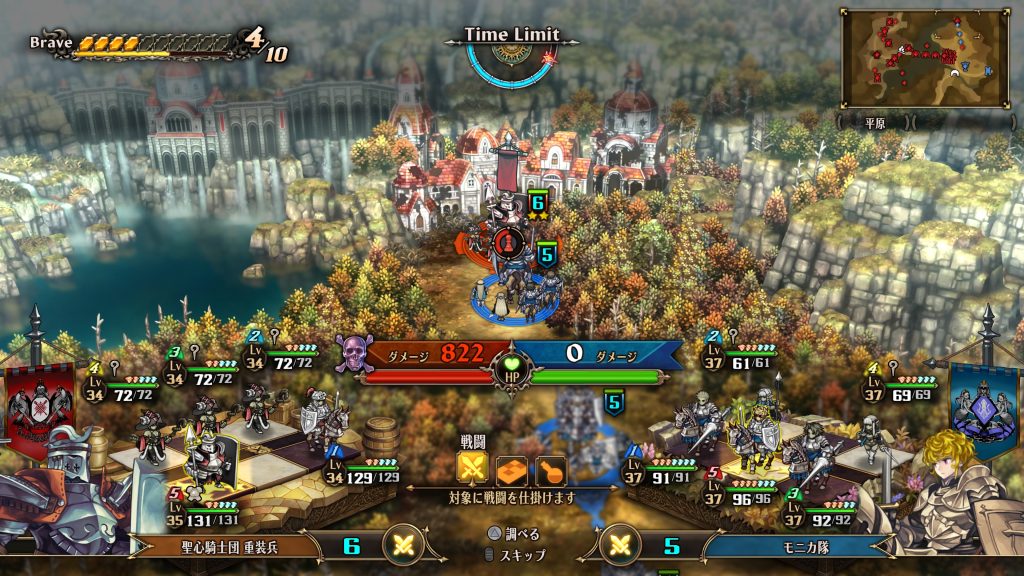Select the checkered formation board icon
The height and width of the screenshot is (576, 1024).
tap(512, 470)
